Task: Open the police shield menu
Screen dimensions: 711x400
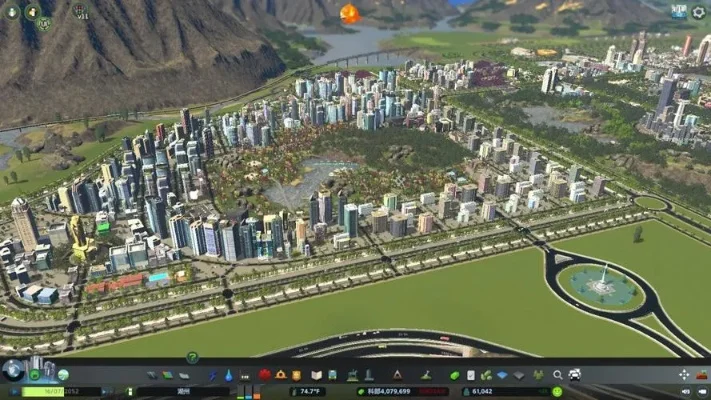Action: 298,375
